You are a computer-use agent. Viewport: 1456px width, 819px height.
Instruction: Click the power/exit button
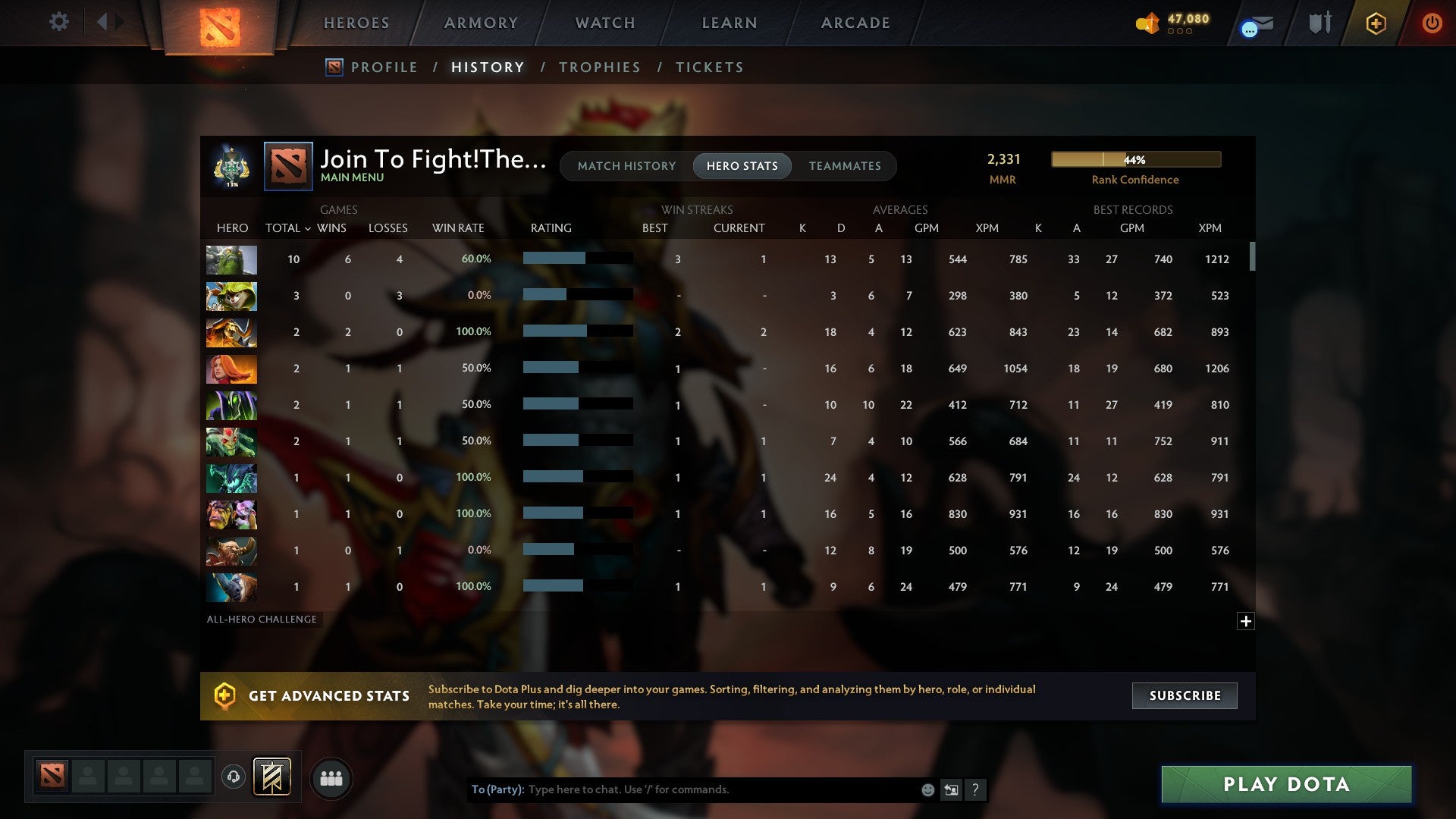[1432, 23]
